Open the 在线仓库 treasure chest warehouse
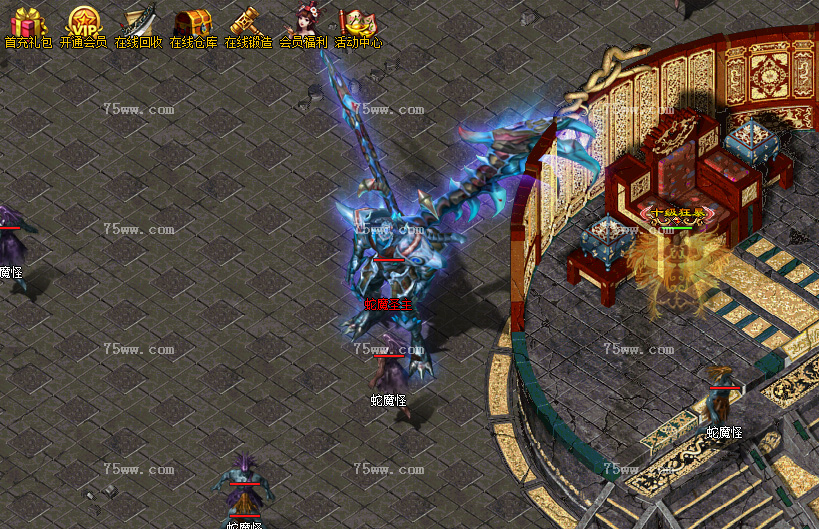 coord(193,22)
